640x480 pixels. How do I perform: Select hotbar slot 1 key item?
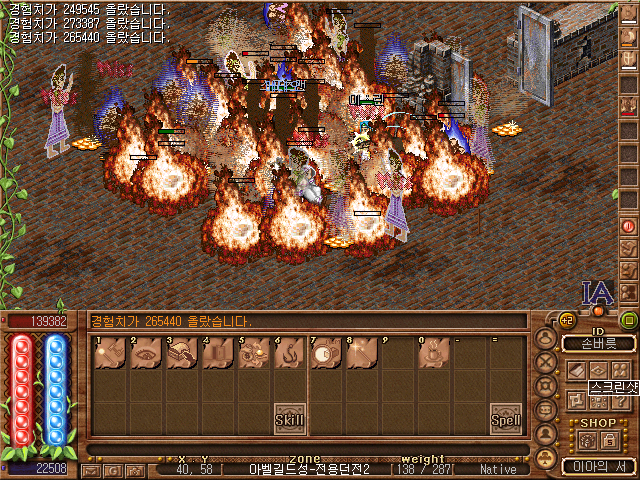pos(110,353)
